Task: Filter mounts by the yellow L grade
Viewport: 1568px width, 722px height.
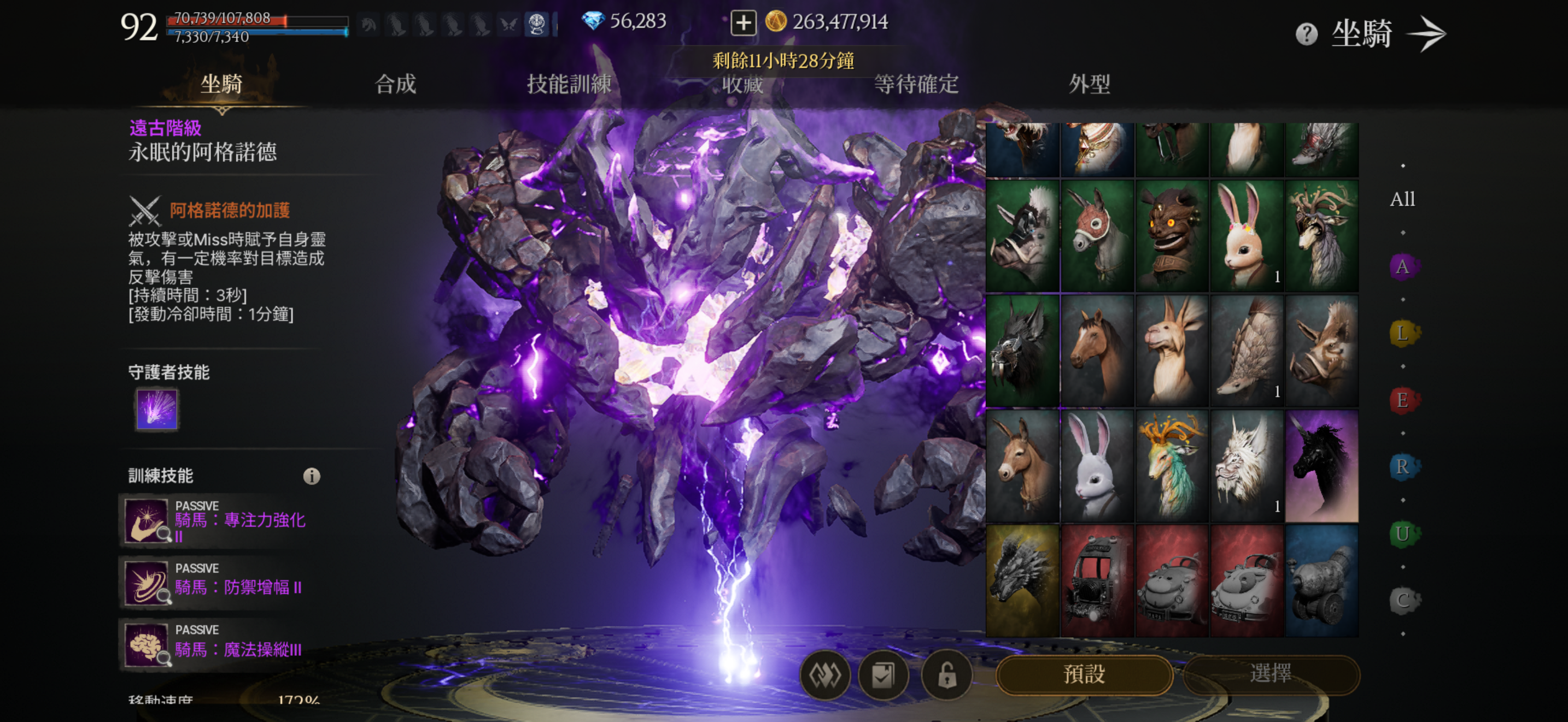Action: (1402, 334)
